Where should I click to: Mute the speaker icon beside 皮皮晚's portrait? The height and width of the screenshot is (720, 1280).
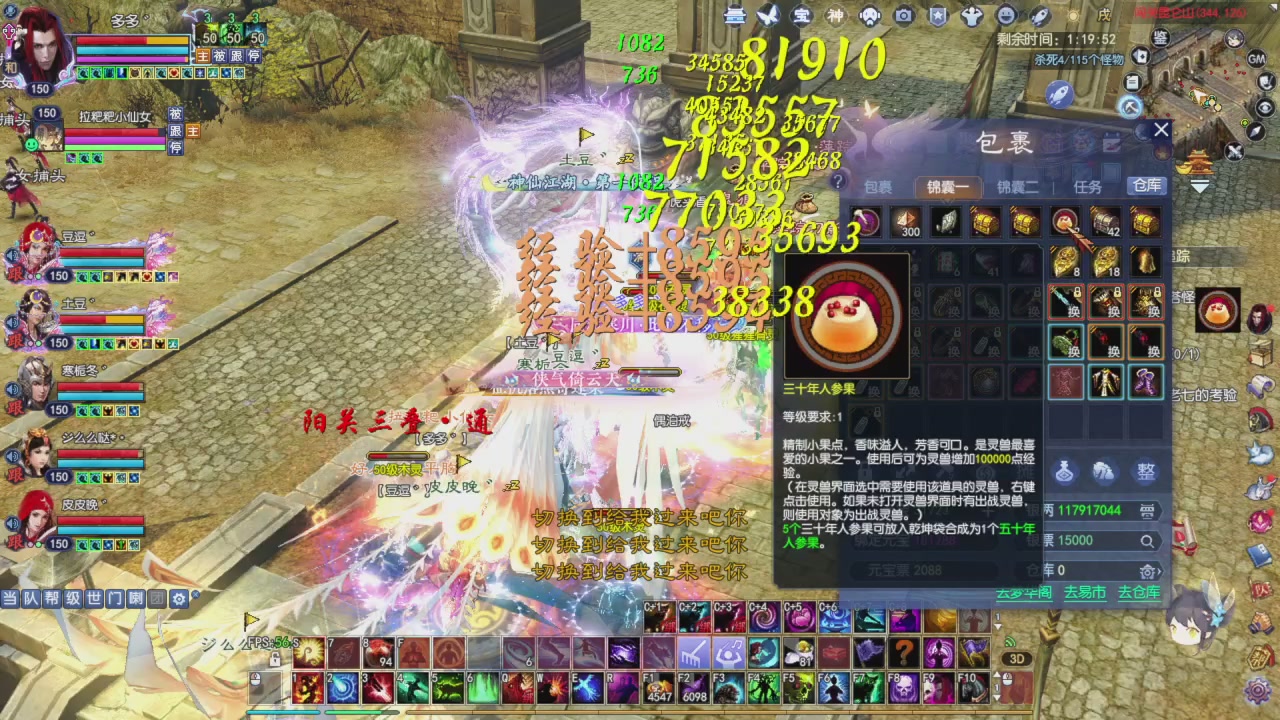coord(9,520)
